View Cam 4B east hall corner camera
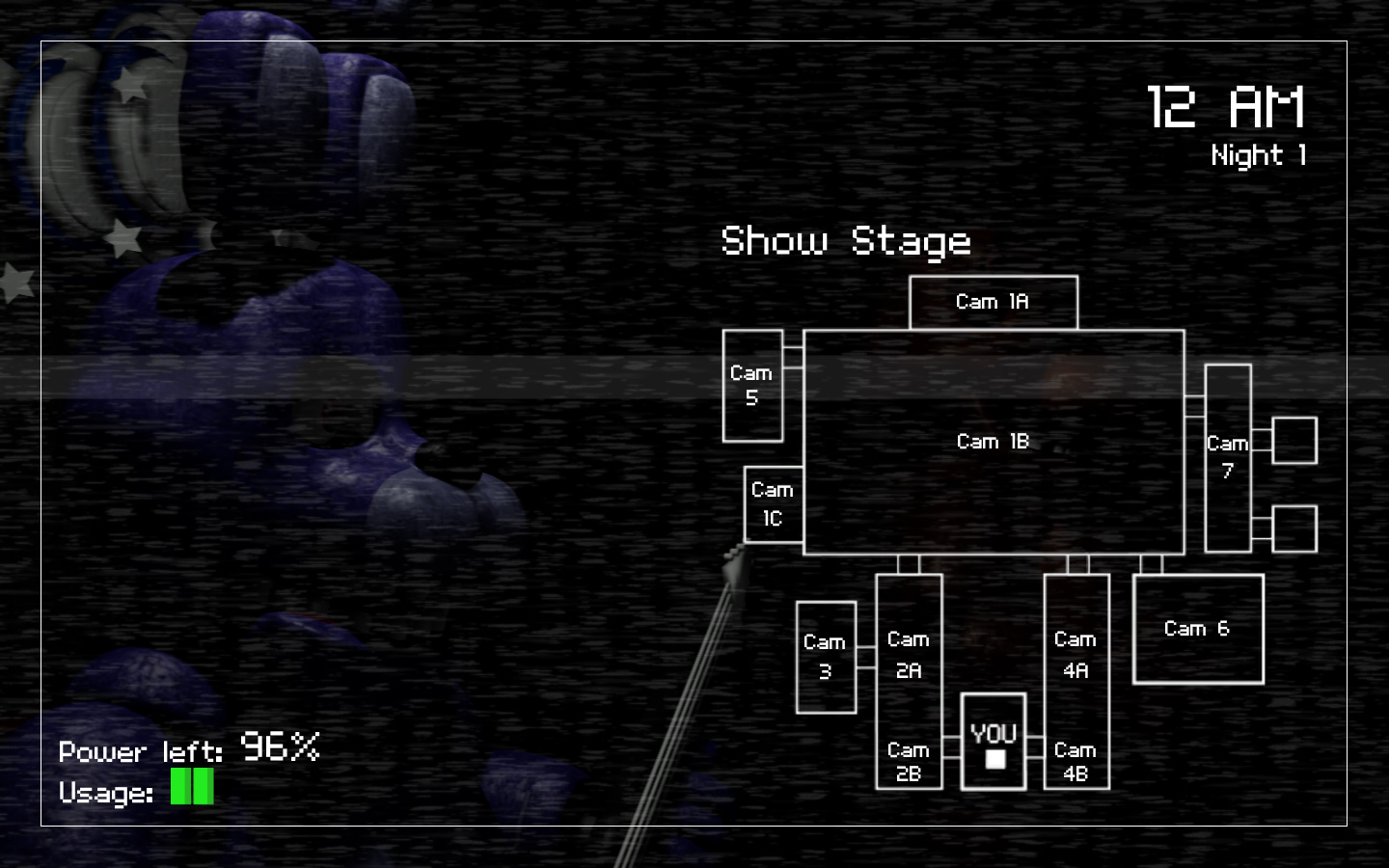This screenshot has height=868, width=1389. click(1075, 762)
